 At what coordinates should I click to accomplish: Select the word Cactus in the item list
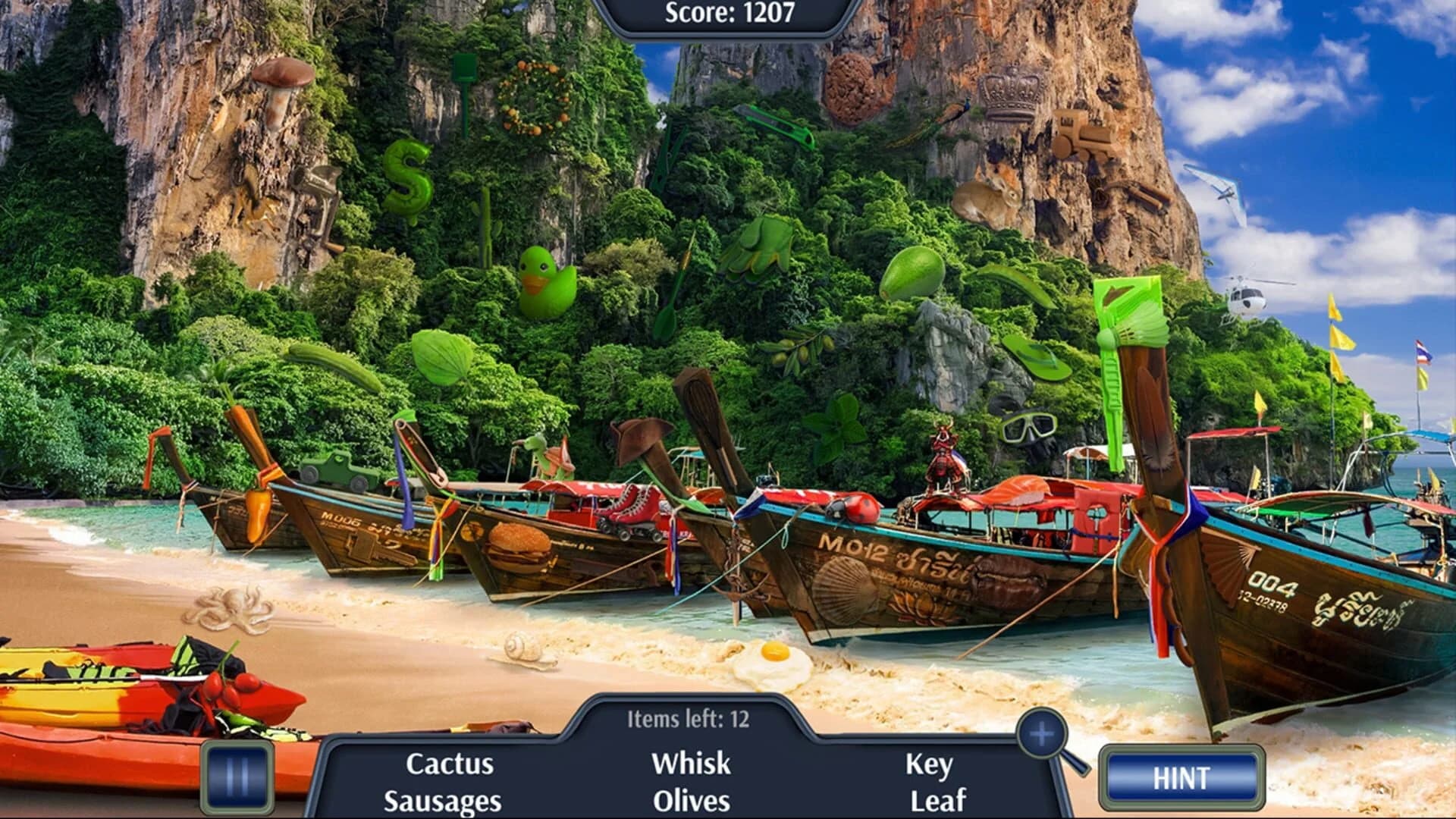450,766
